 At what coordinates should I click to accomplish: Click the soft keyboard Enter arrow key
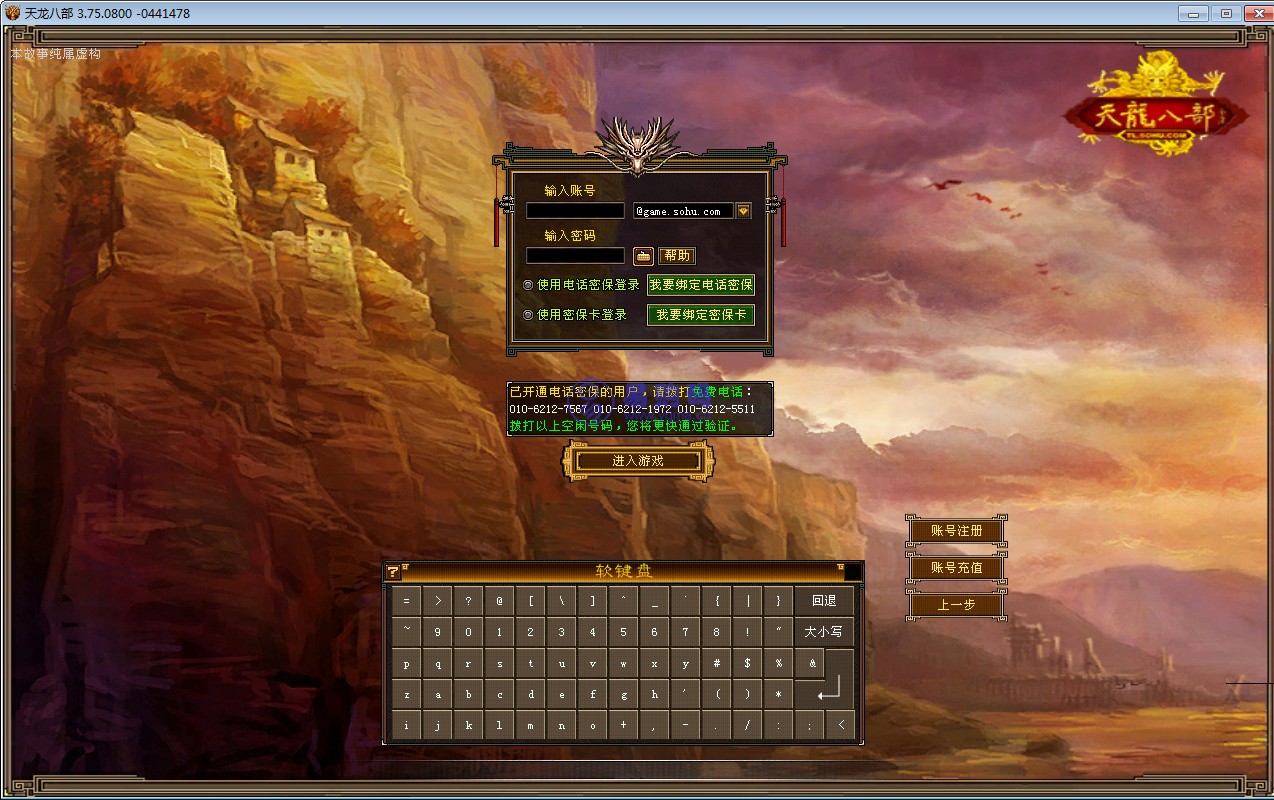pyautogui.click(x=829, y=690)
